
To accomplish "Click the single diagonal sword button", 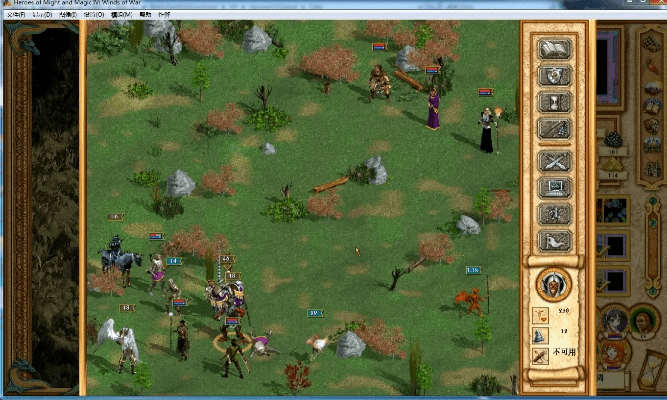I will (x=554, y=129).
